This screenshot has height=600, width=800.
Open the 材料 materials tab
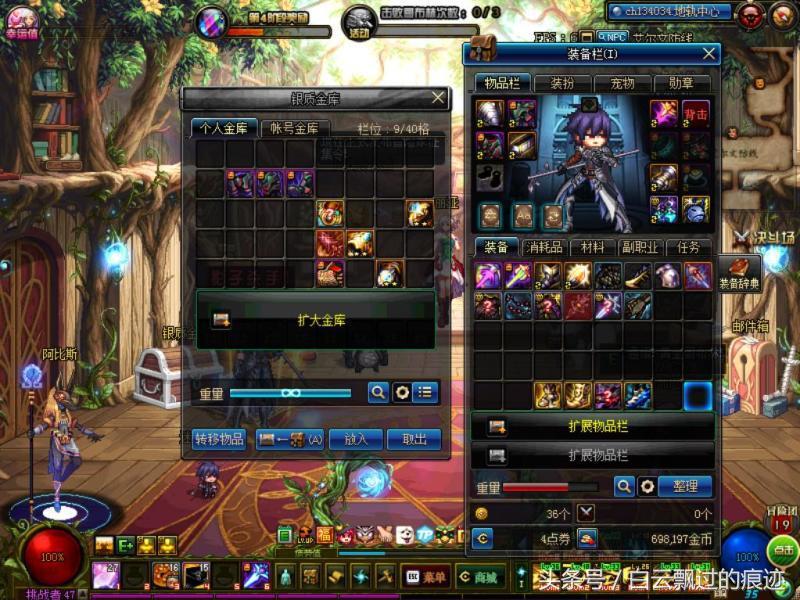[593, 247]
